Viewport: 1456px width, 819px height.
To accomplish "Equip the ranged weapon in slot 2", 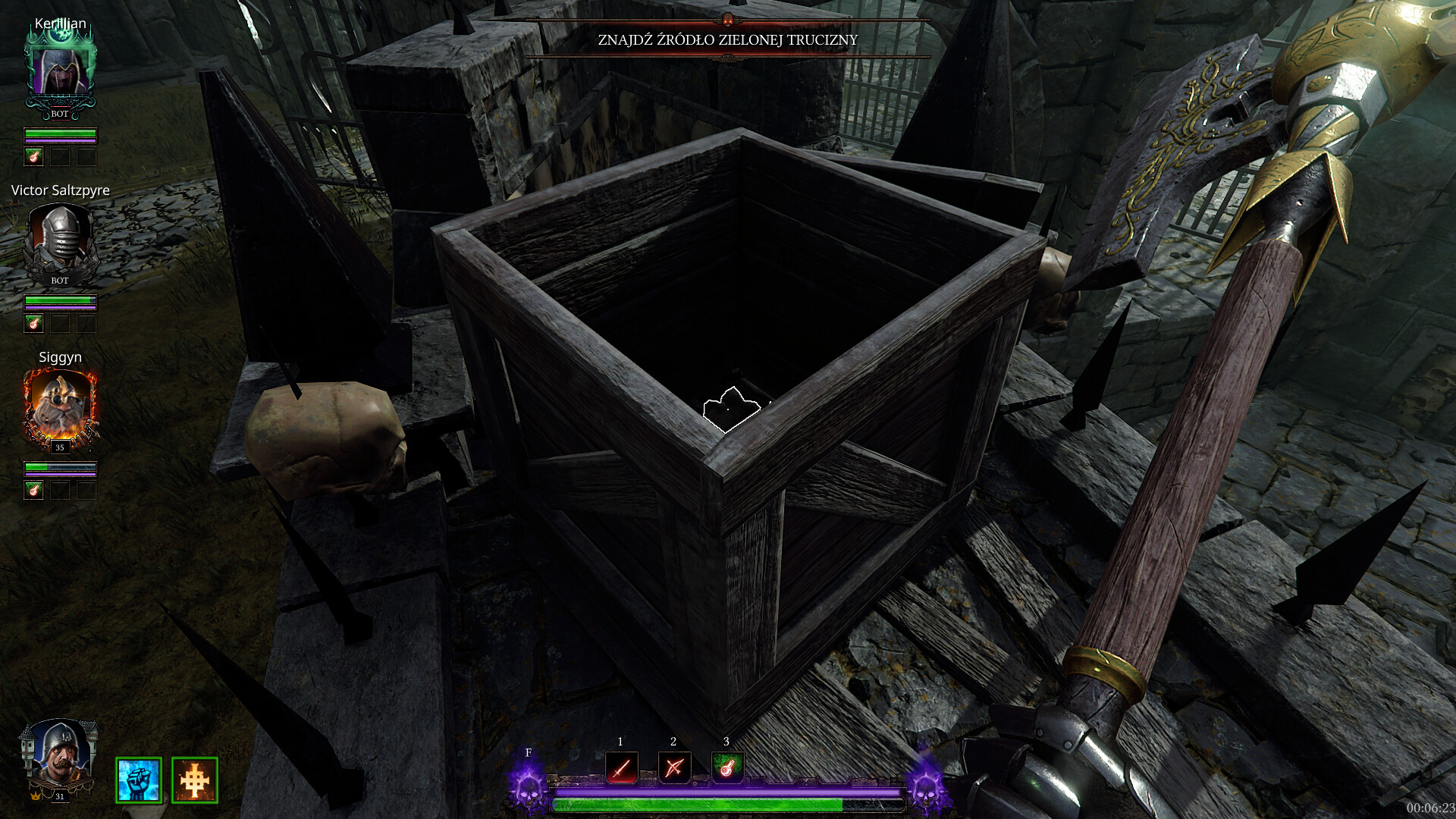I will (x=674, y=767).
